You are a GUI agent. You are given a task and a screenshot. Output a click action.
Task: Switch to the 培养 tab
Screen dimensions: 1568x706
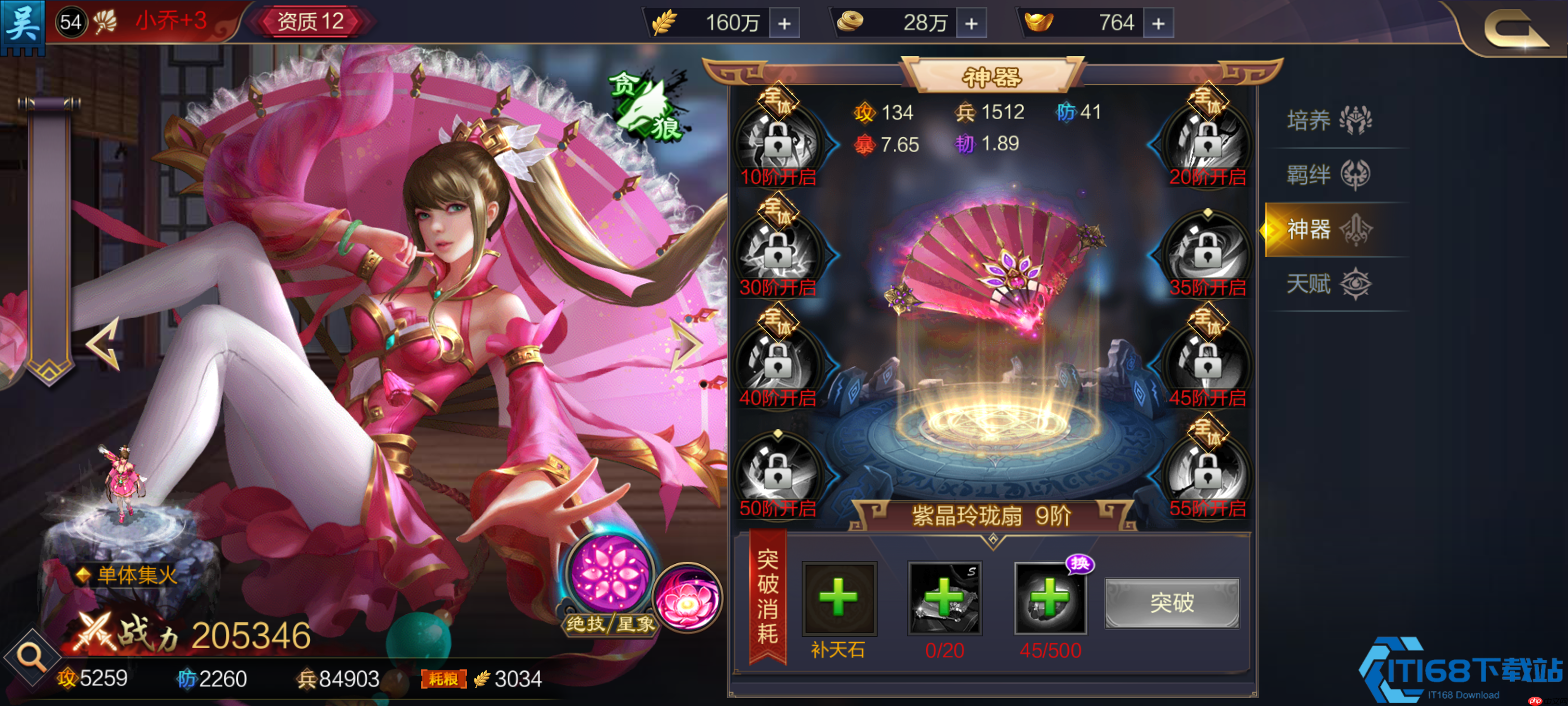point(1328,120)
